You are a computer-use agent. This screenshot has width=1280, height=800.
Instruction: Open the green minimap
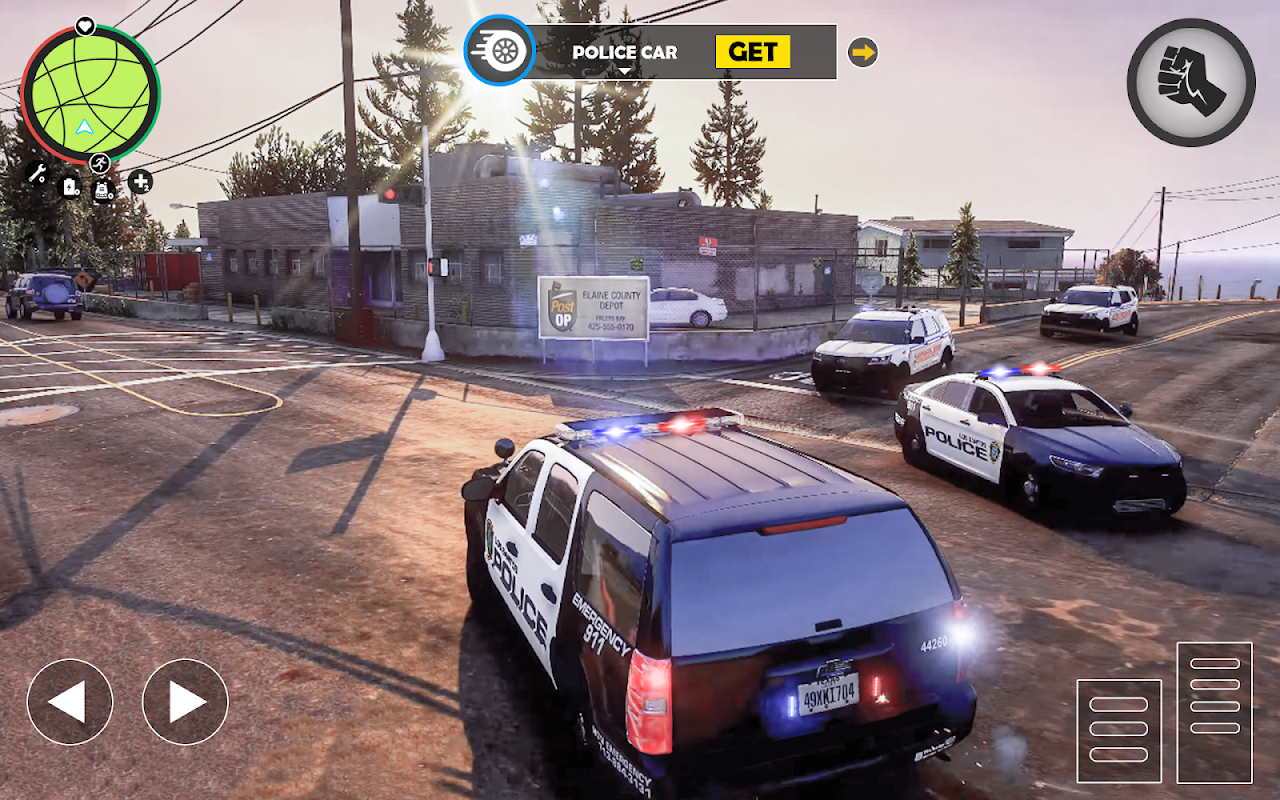(x=89, y=95)
